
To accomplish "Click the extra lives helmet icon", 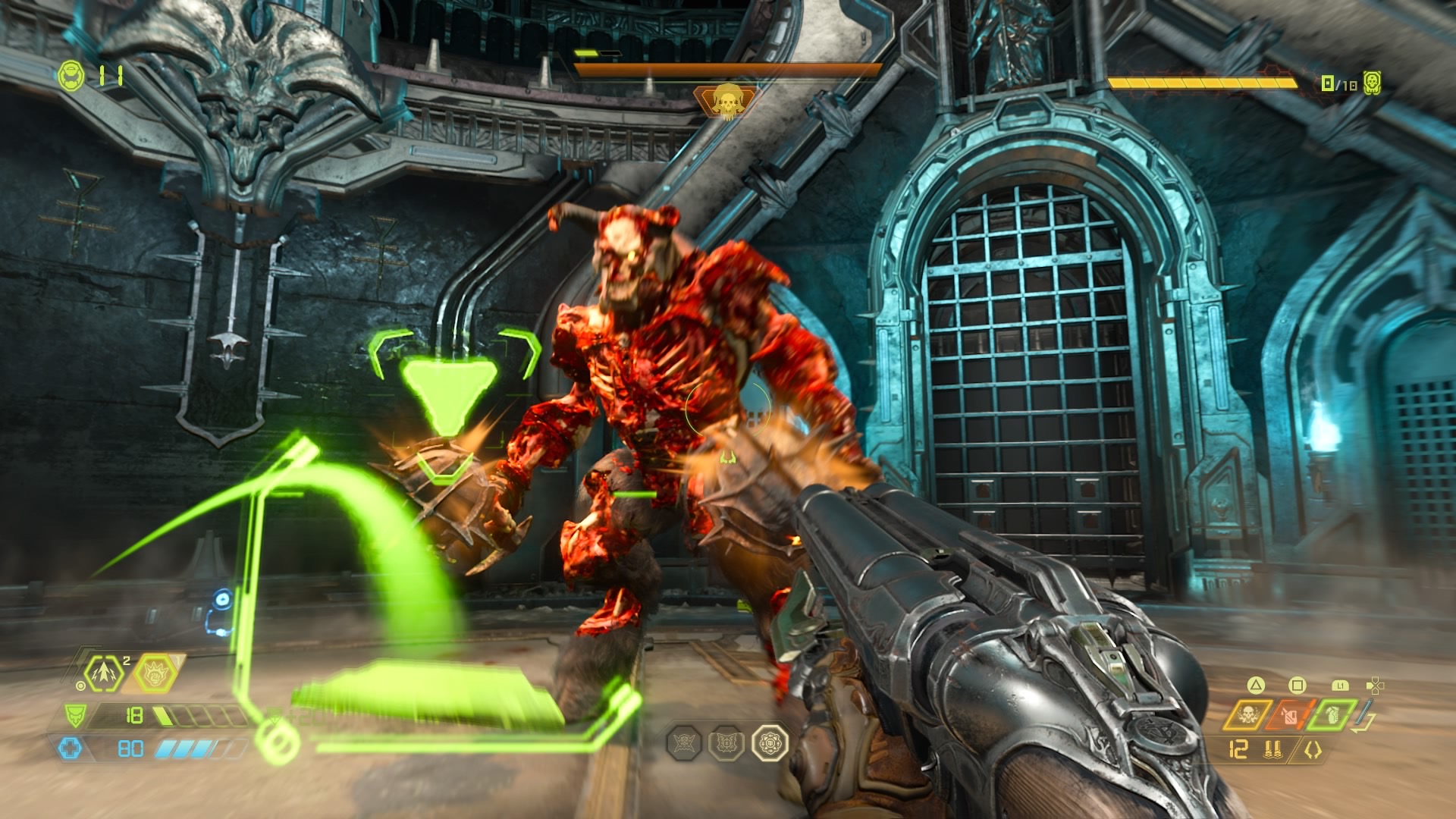I will 71,76.
